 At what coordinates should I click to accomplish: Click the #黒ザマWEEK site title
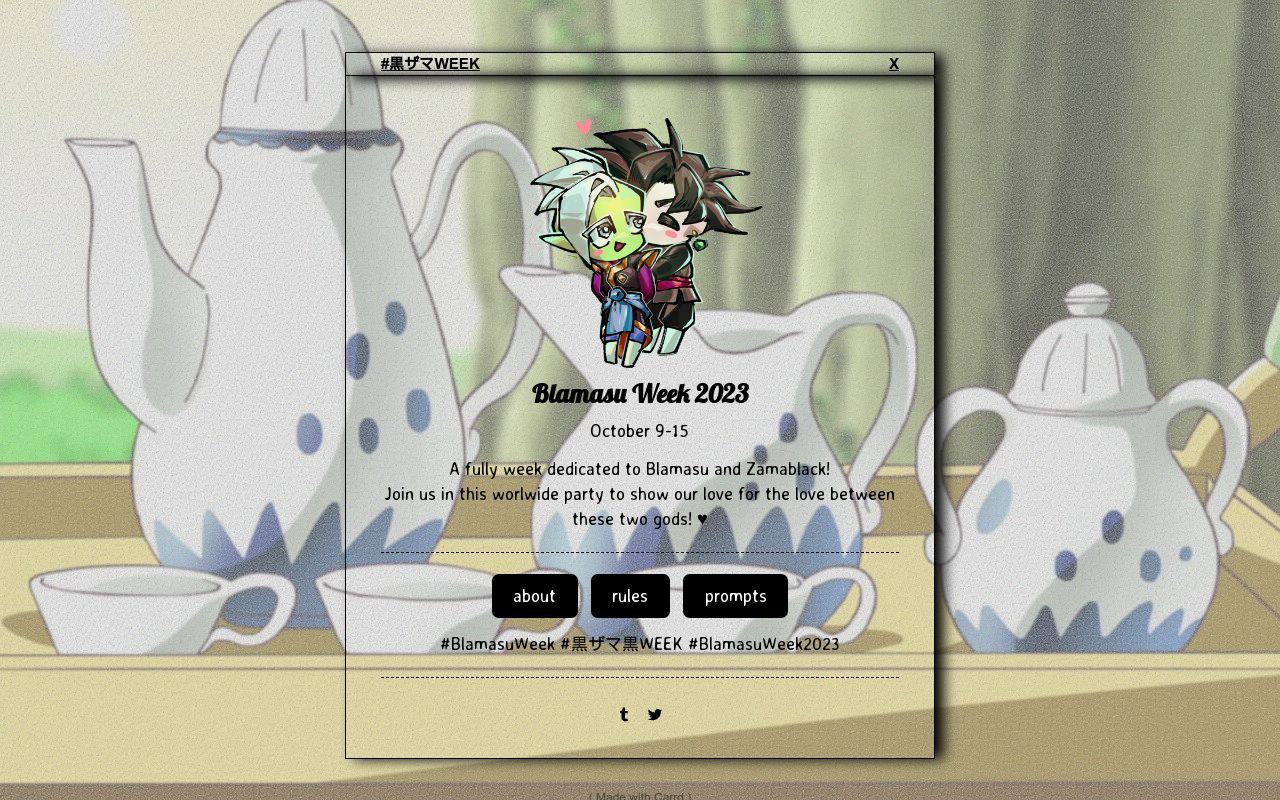430,63
